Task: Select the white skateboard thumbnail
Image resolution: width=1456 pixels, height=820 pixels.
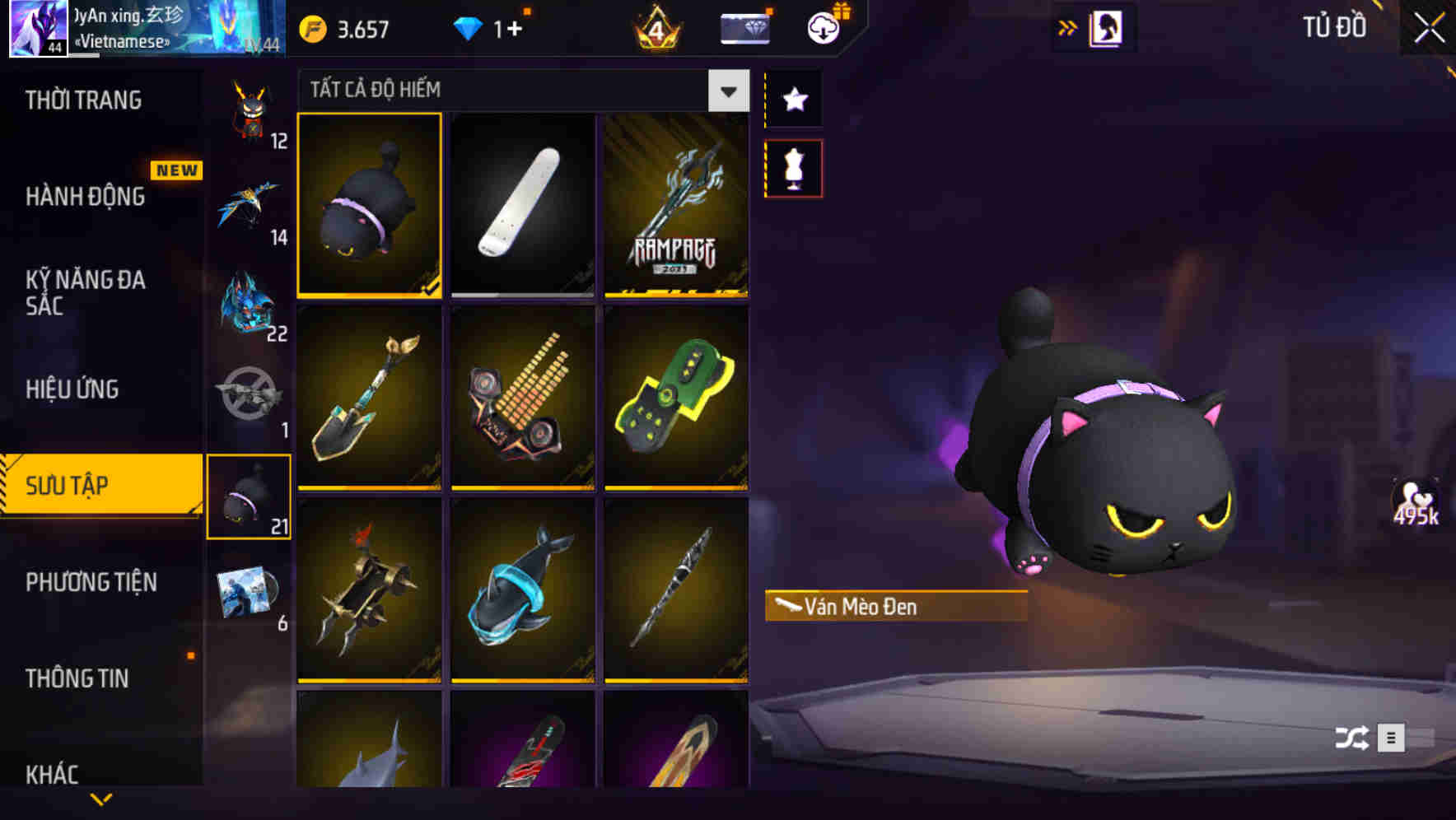Action: pyautogui.click(x=522, y=205)
